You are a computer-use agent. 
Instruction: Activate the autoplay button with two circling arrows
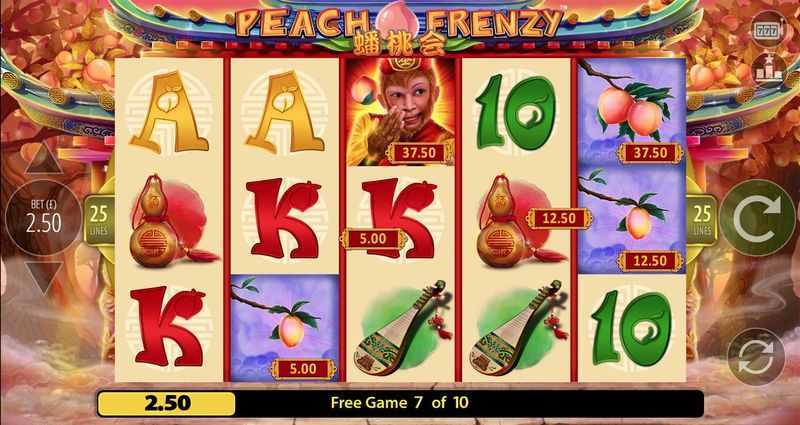(x=756, y=357)
